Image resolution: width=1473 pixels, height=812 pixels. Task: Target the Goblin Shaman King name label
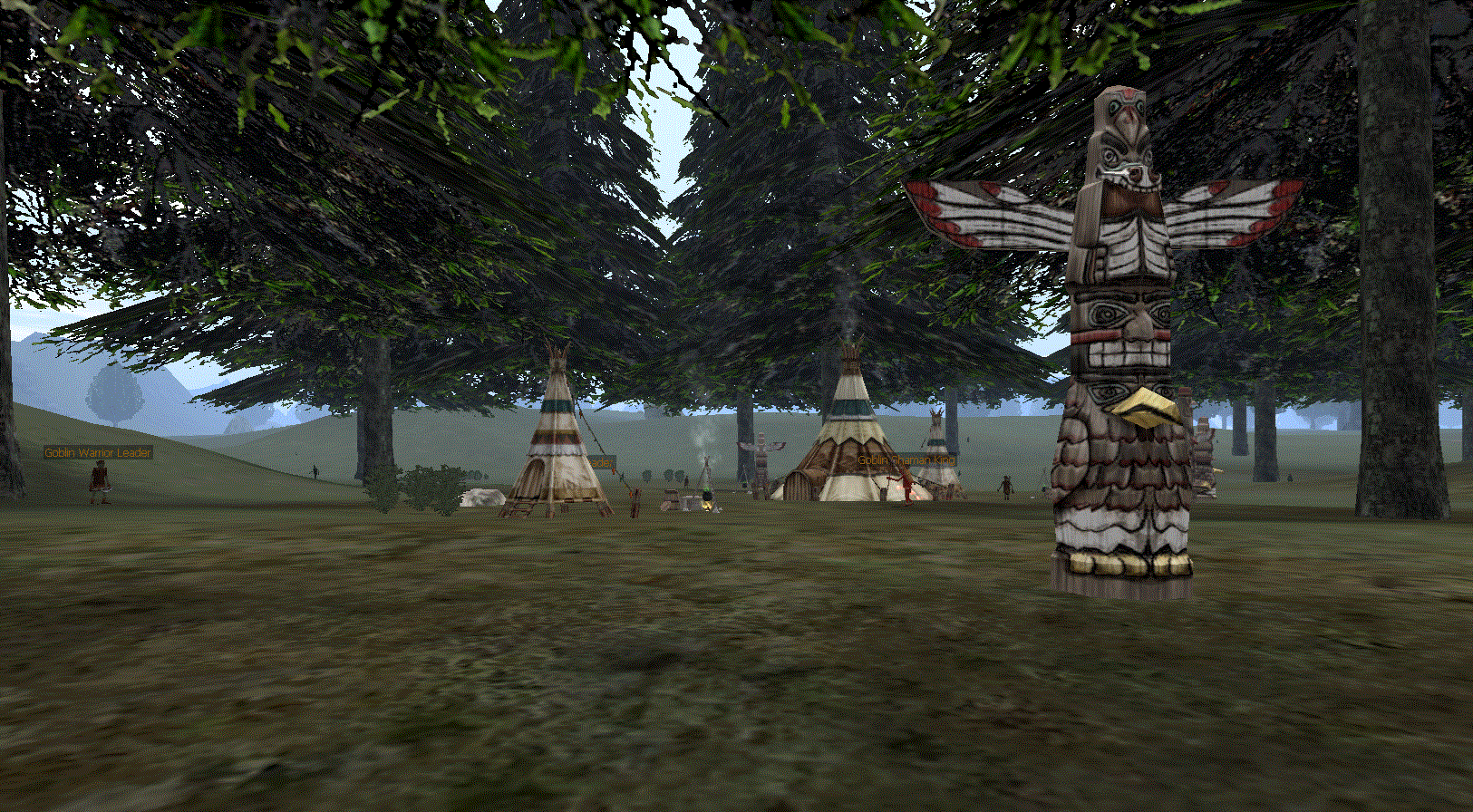point(906,460)
